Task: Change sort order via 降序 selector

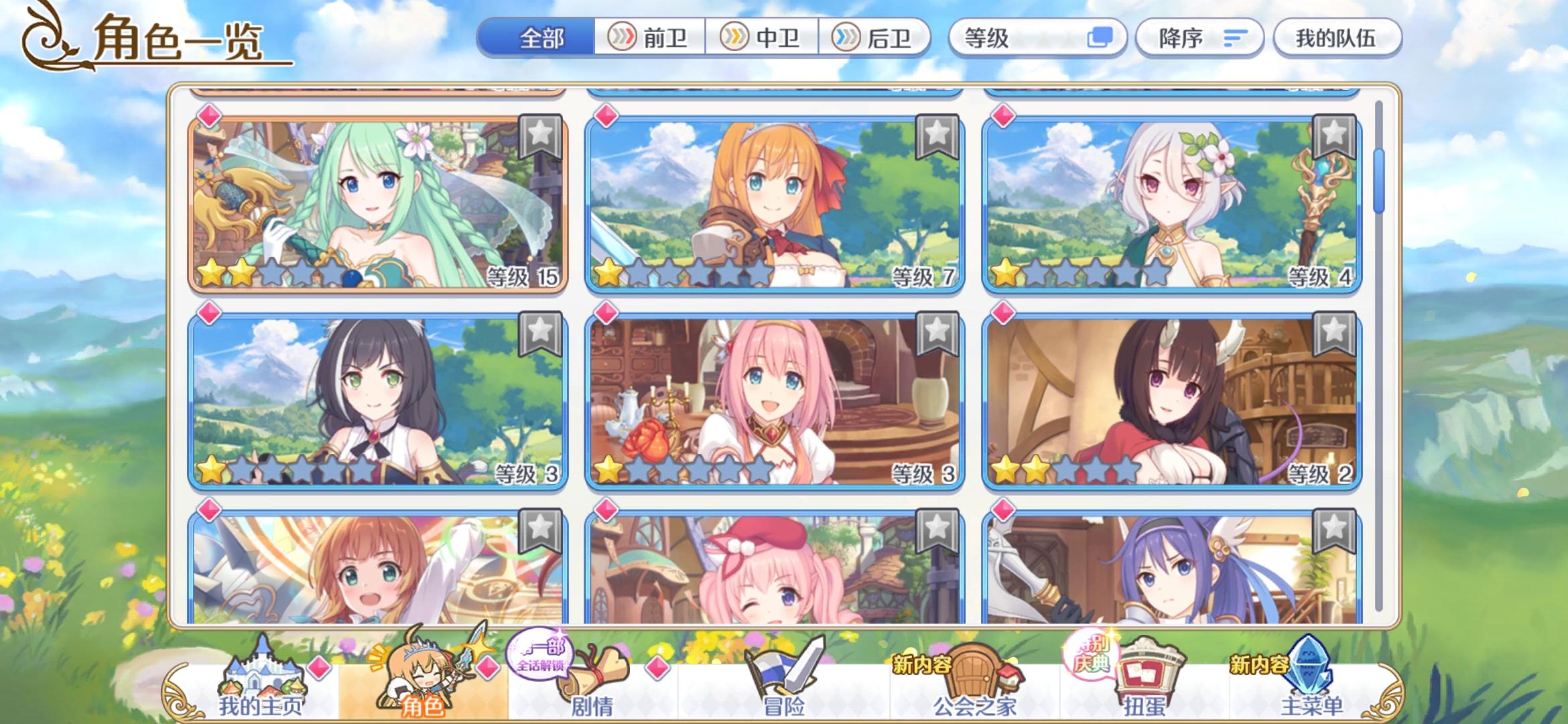Action: (x=1199, y=38)
